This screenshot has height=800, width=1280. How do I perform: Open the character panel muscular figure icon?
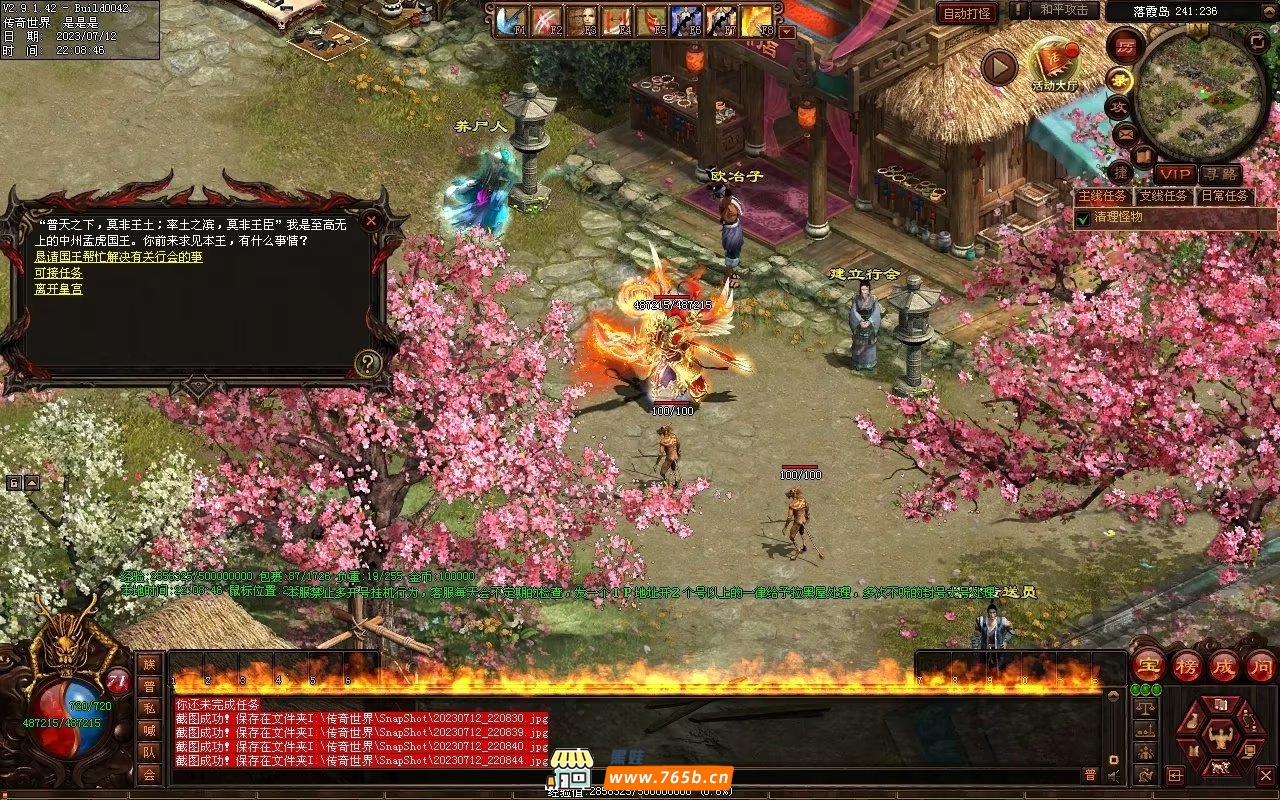[1218, 738]
